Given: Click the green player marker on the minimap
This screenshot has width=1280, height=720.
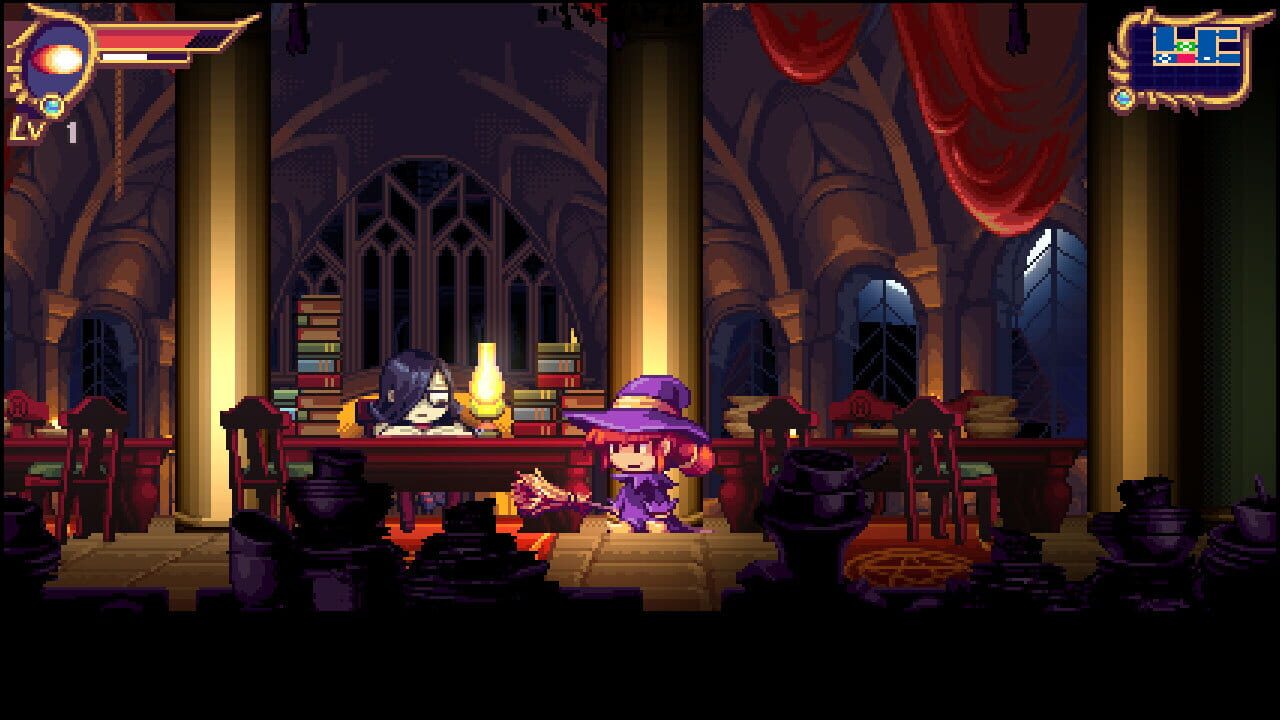Looking at the screenshot, I should point(1185,46).
